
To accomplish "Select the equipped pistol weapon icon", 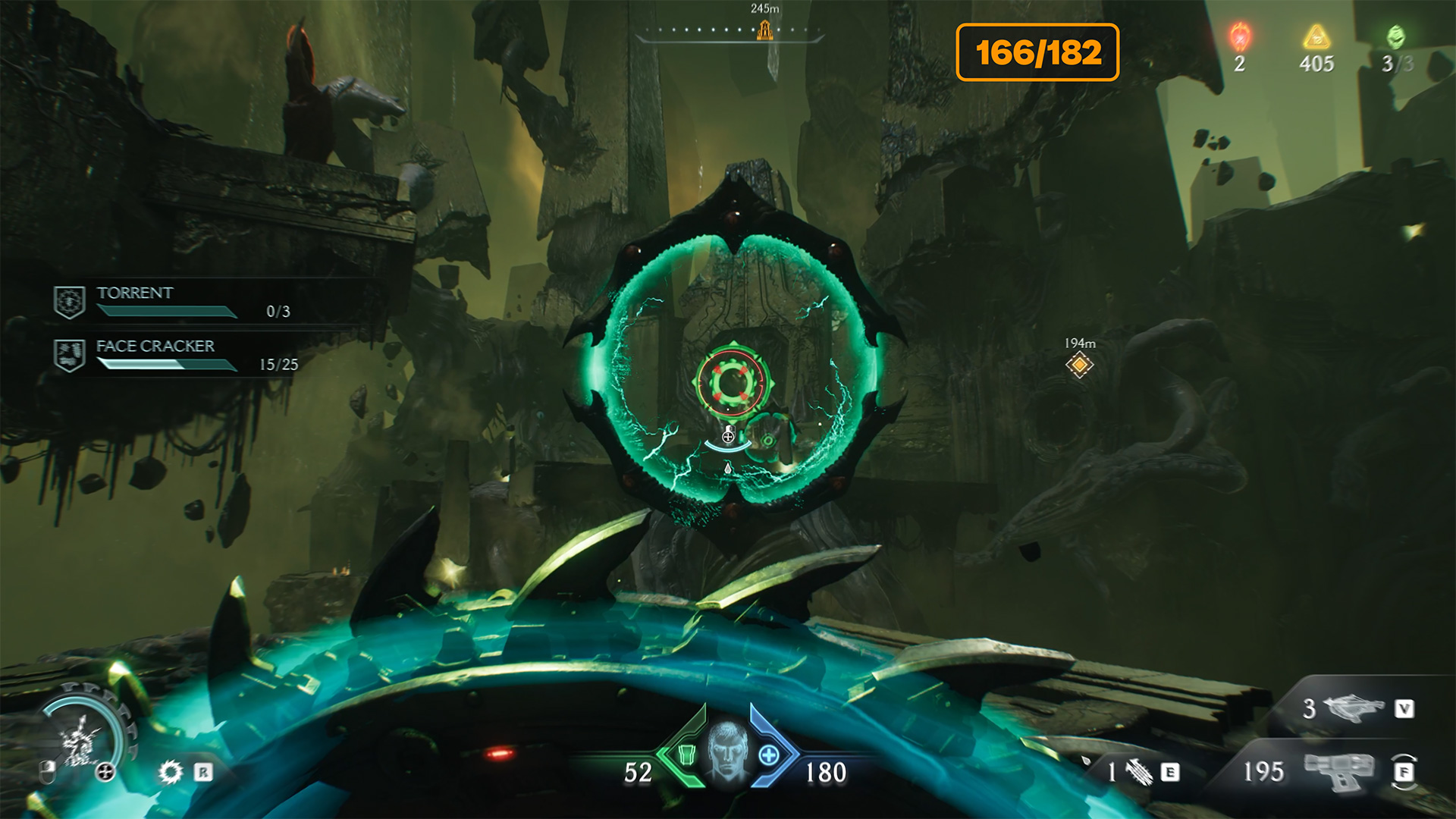I will point(1338,771).
